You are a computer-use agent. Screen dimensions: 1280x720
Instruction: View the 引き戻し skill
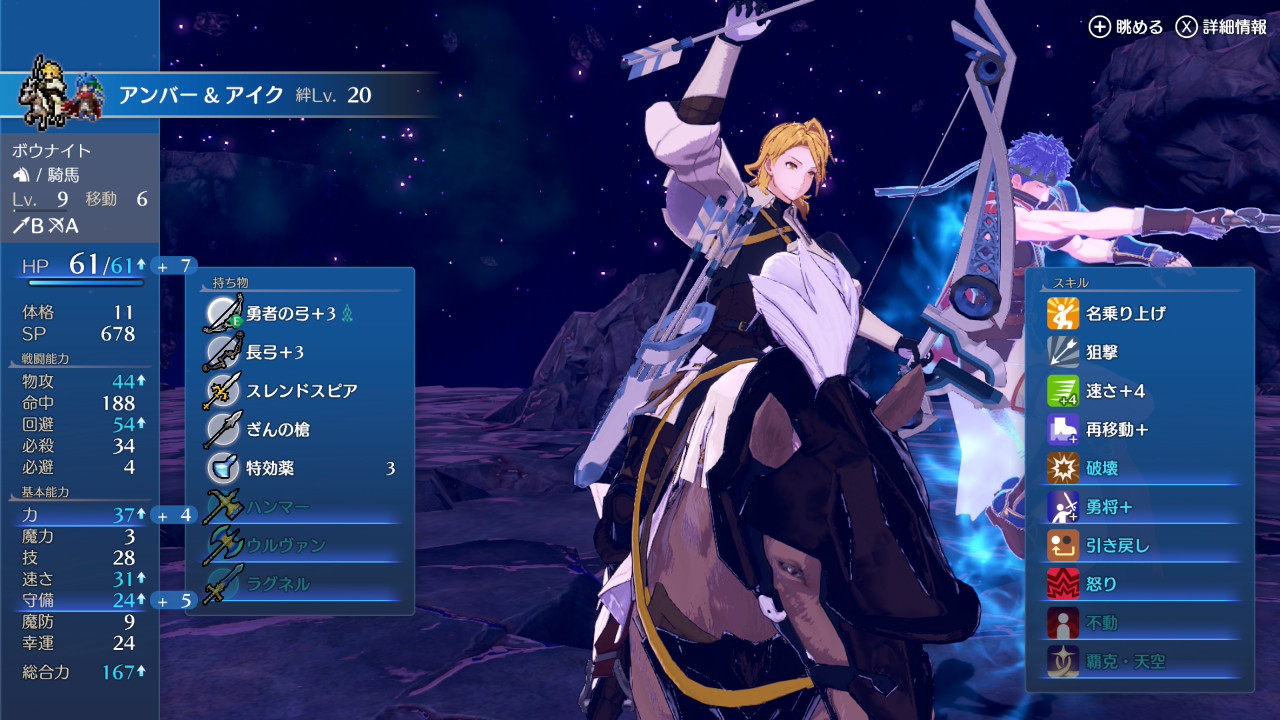(1117, 545)
